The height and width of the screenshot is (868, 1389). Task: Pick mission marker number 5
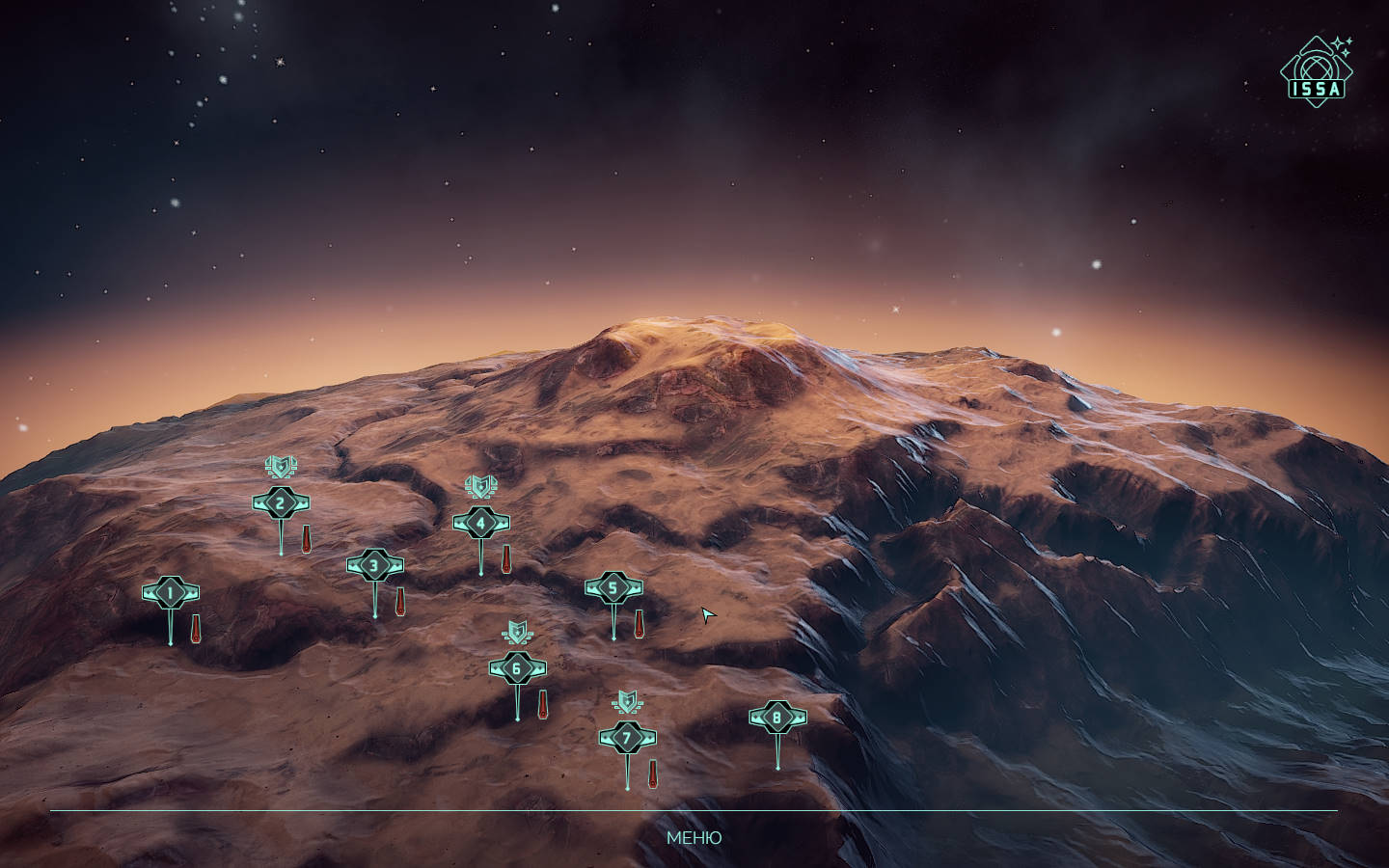pos(613,588)
